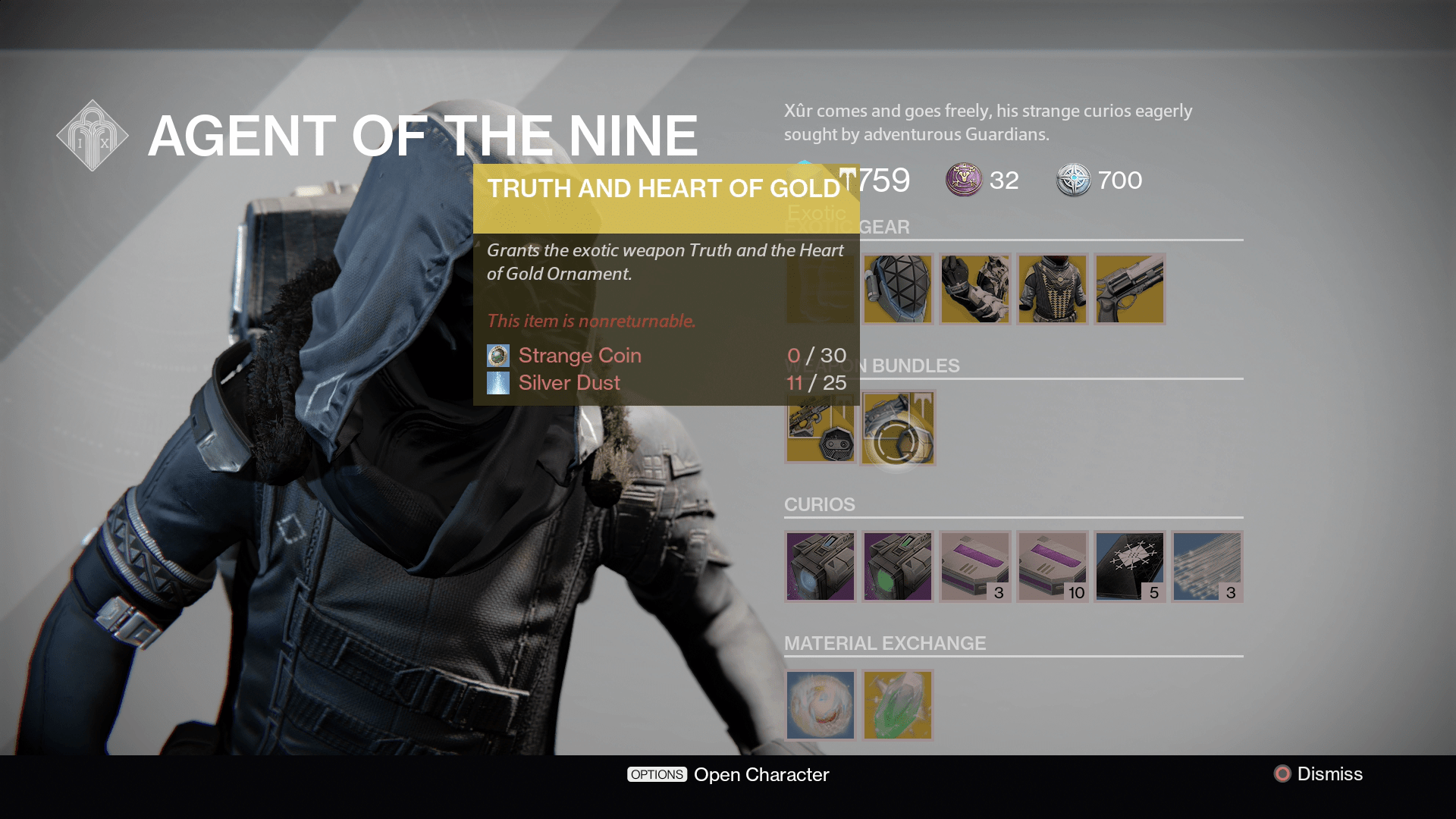Select the heavy ammo synthesis stack of 10
Screen dimensions: 1456x819
[x=1053, y=566]
